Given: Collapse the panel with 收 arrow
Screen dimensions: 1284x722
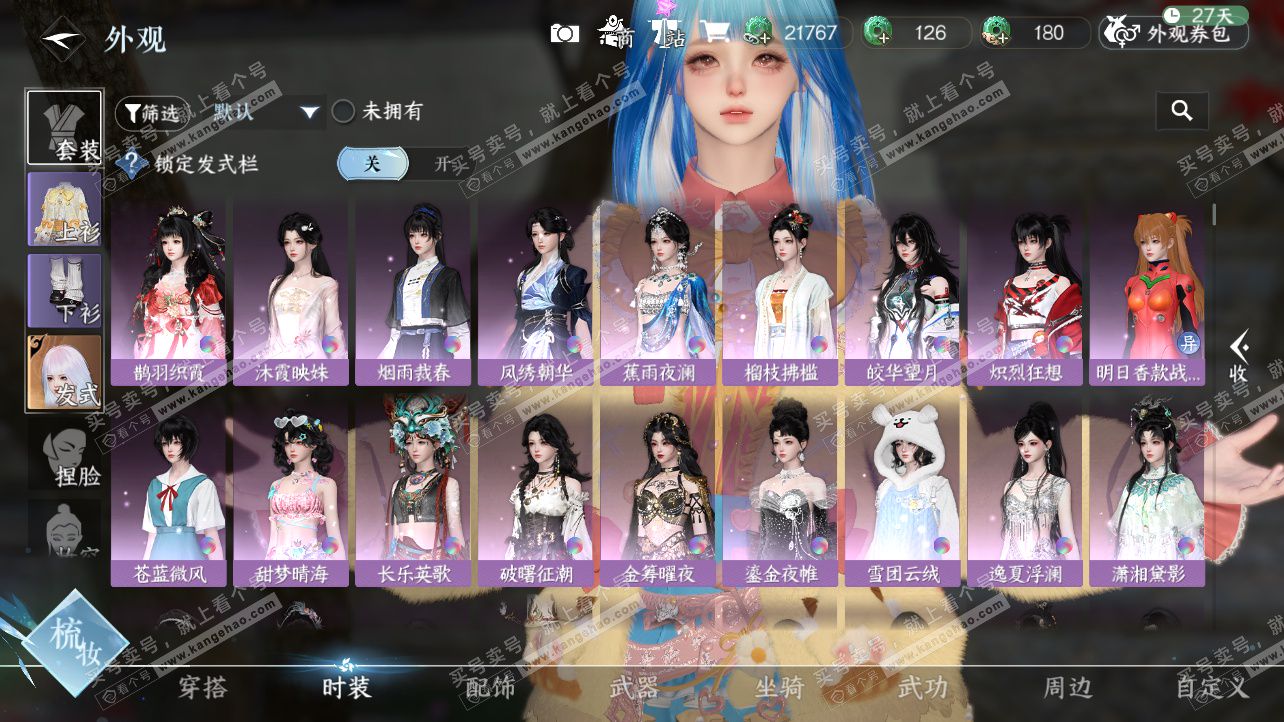Looking at the screenshot, I should click(1238, 357).
